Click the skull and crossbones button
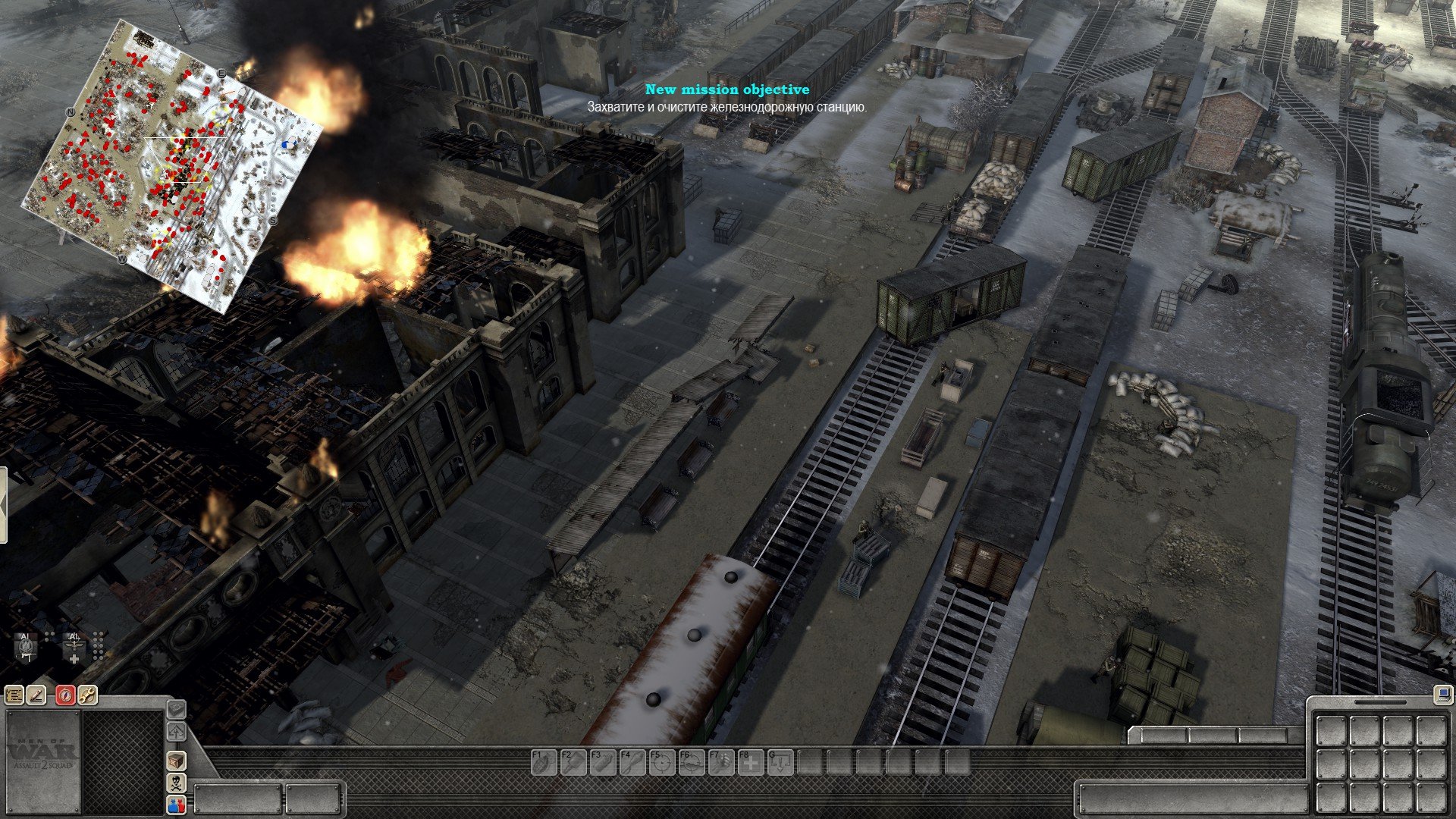This screenshot has width=1456, height=819. (176, 783)
